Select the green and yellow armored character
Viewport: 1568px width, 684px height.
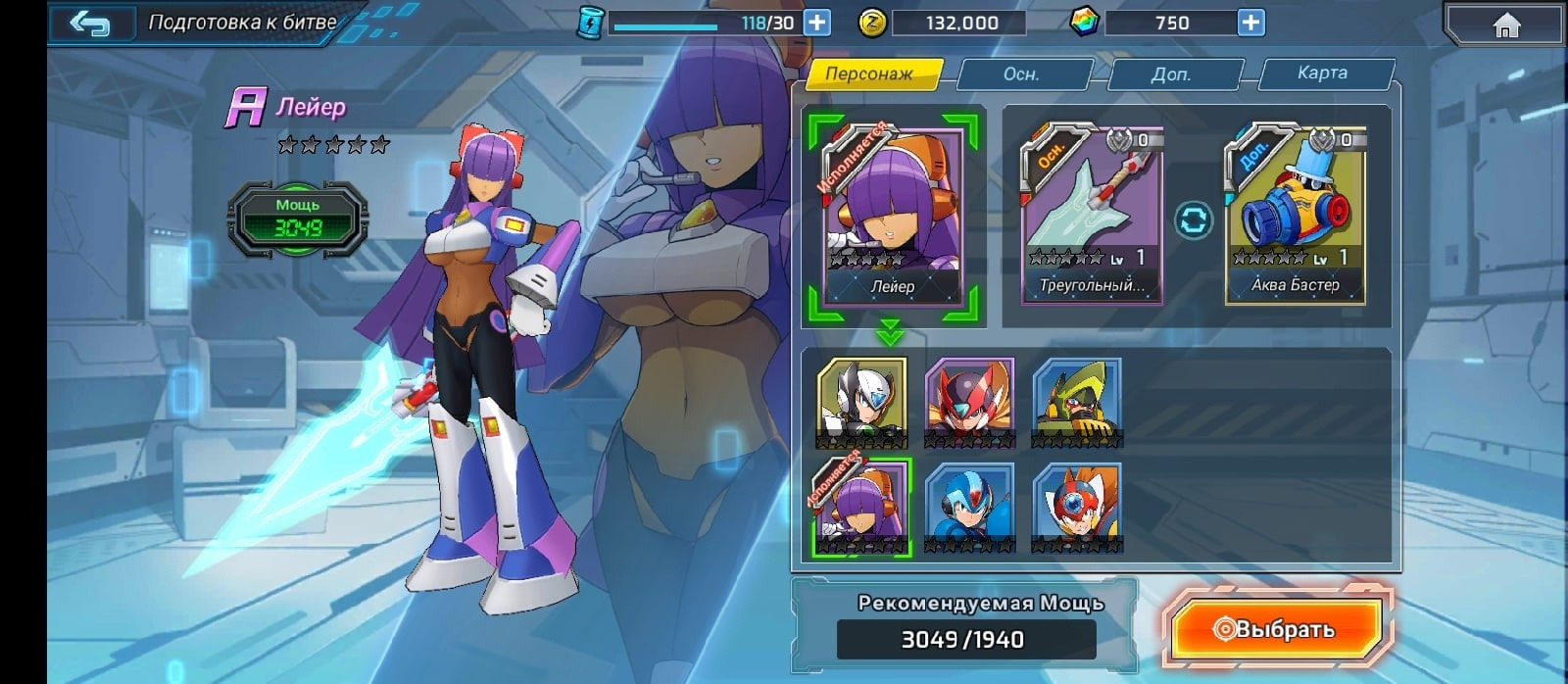tap(1076, 402)
